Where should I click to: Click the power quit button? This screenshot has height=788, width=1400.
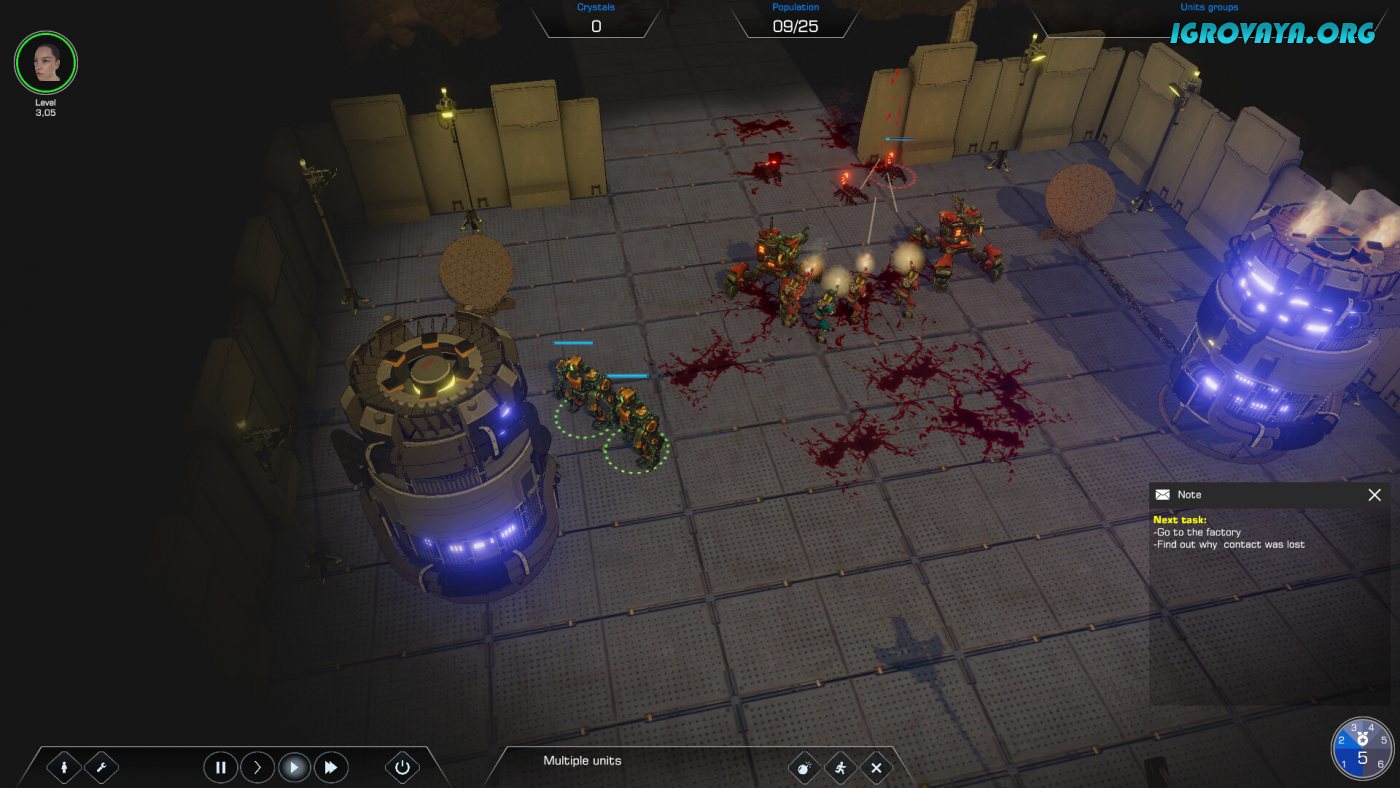click(402, 768)
